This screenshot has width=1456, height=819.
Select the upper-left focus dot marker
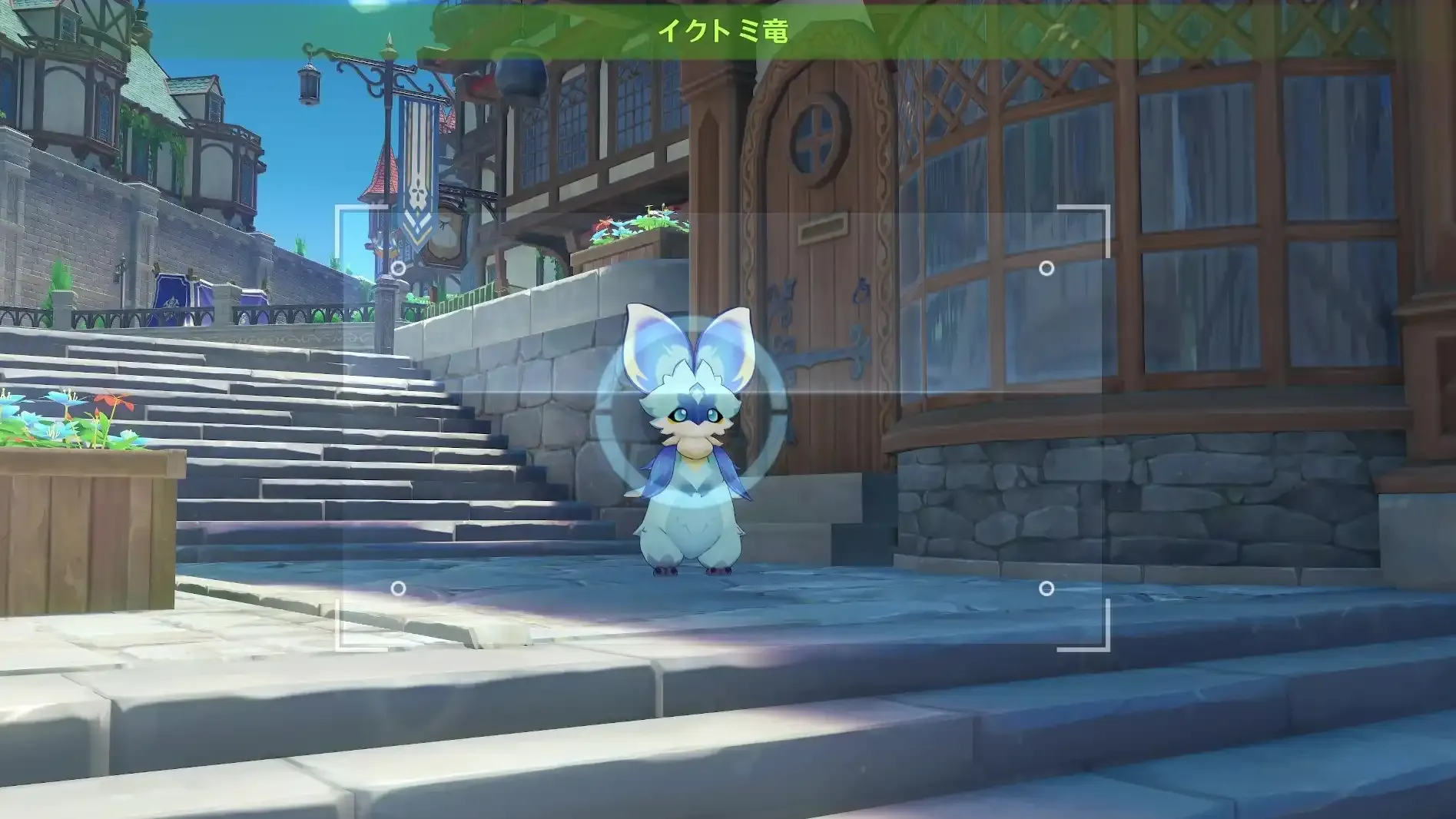(x=398, y=269)
